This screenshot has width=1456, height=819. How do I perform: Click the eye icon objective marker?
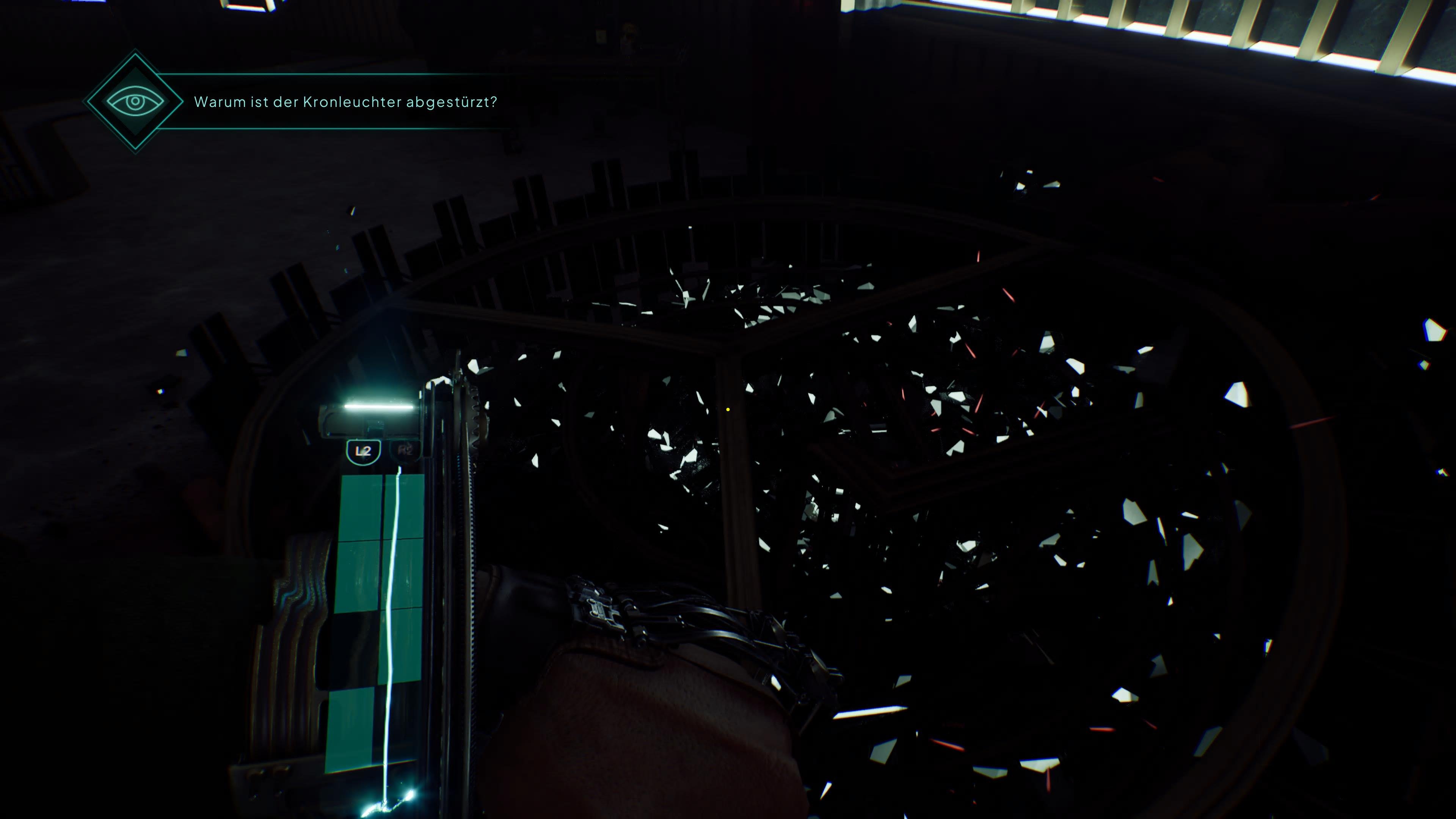pyautogui.click(x=135, y=102)
